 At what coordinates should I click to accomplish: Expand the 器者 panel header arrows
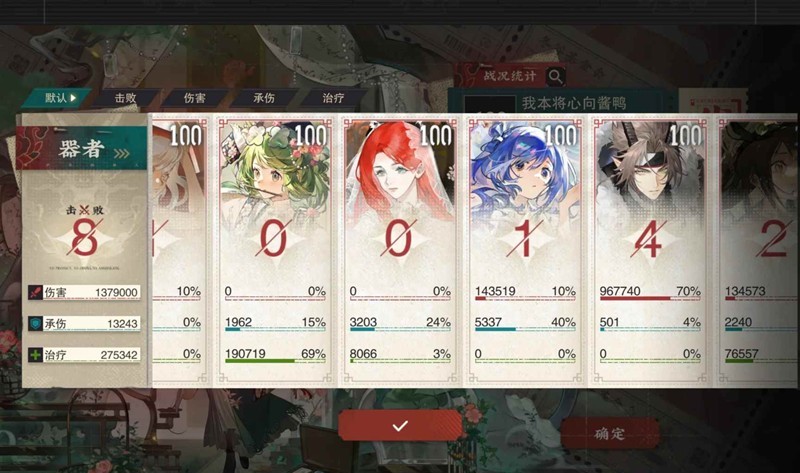[122, 152]
